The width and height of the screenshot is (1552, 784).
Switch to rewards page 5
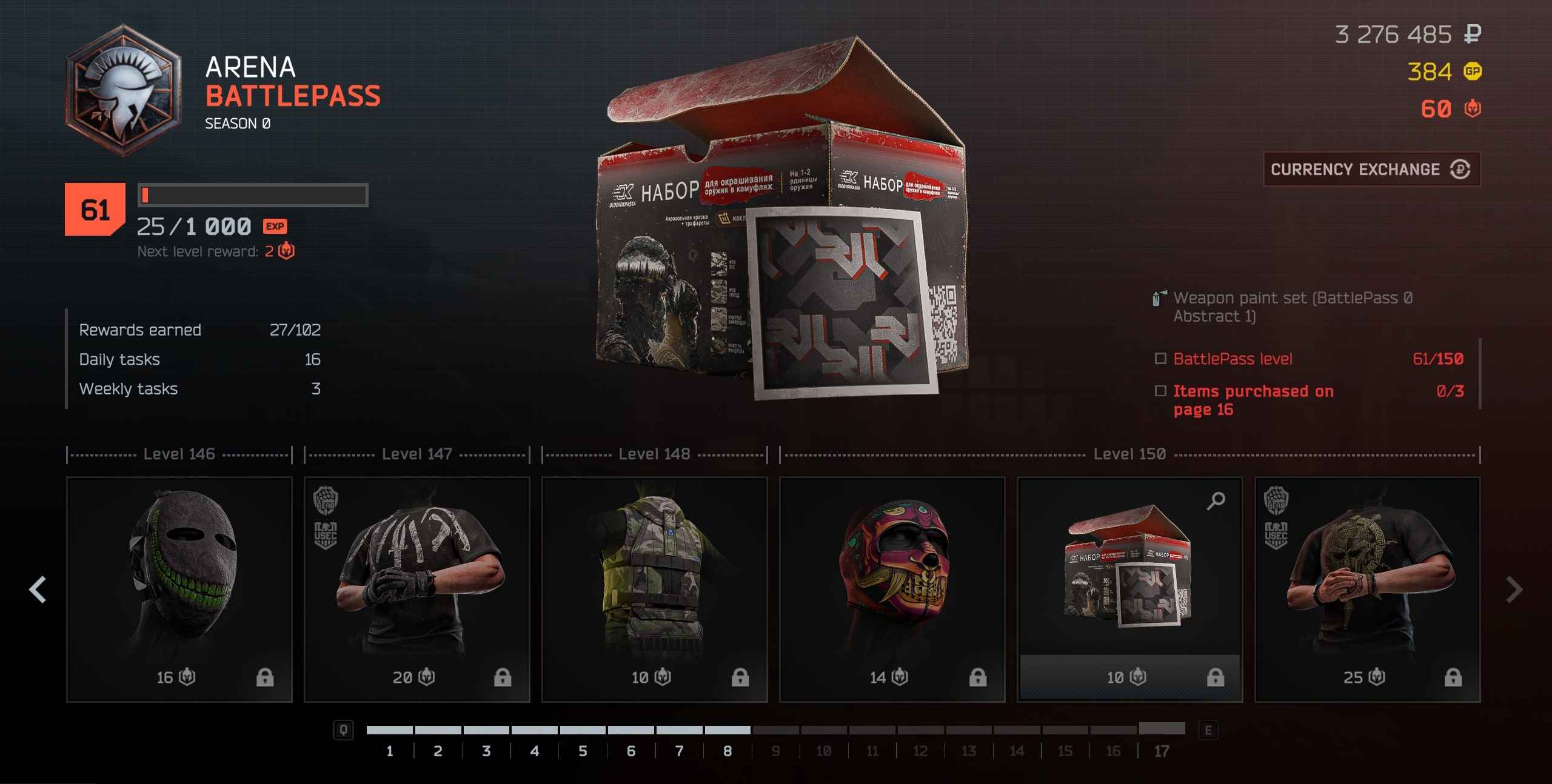583,751
